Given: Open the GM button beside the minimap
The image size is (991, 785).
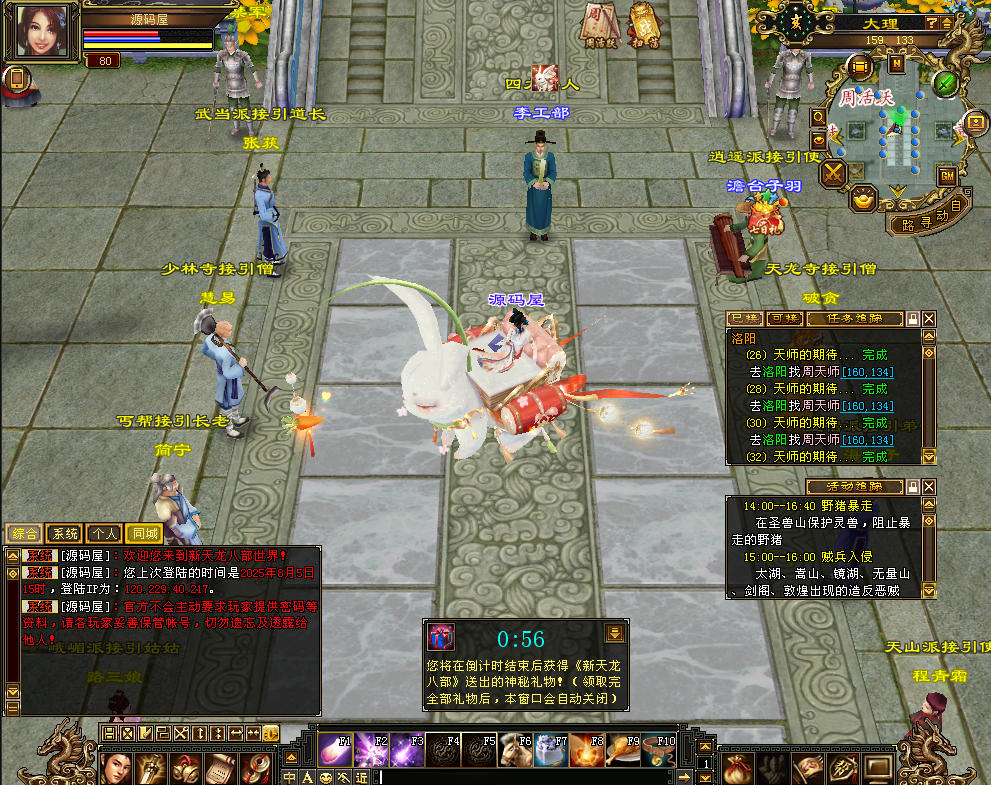Looking at the screenshot, I should (946, 176).
